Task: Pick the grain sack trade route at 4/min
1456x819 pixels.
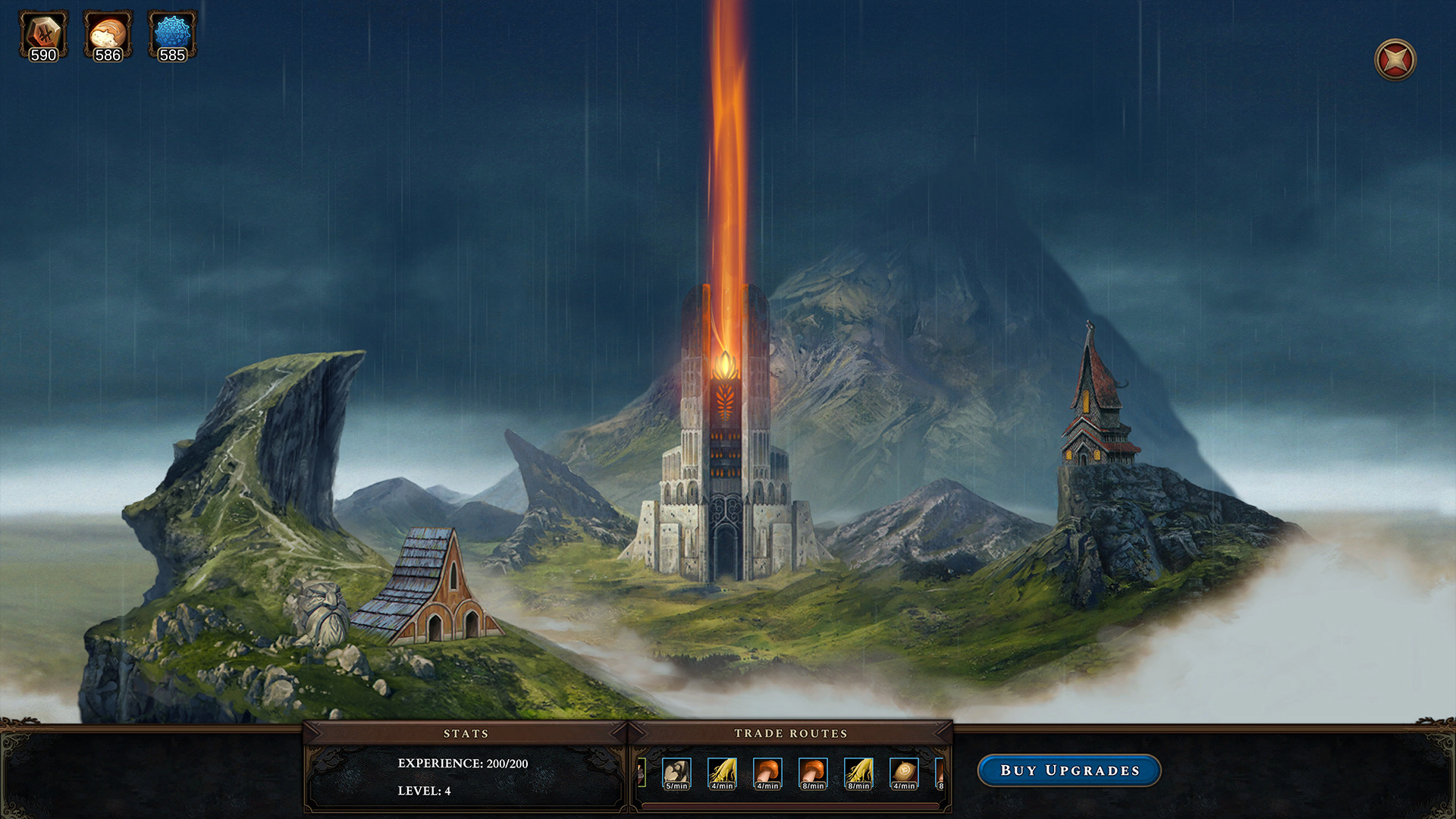Action: pos(904,773)
